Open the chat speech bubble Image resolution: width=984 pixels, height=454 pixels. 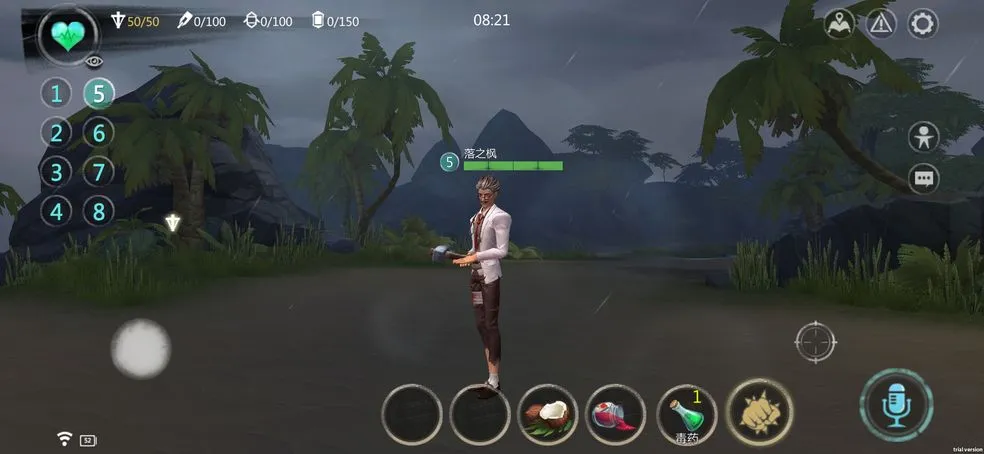[923, 179]
